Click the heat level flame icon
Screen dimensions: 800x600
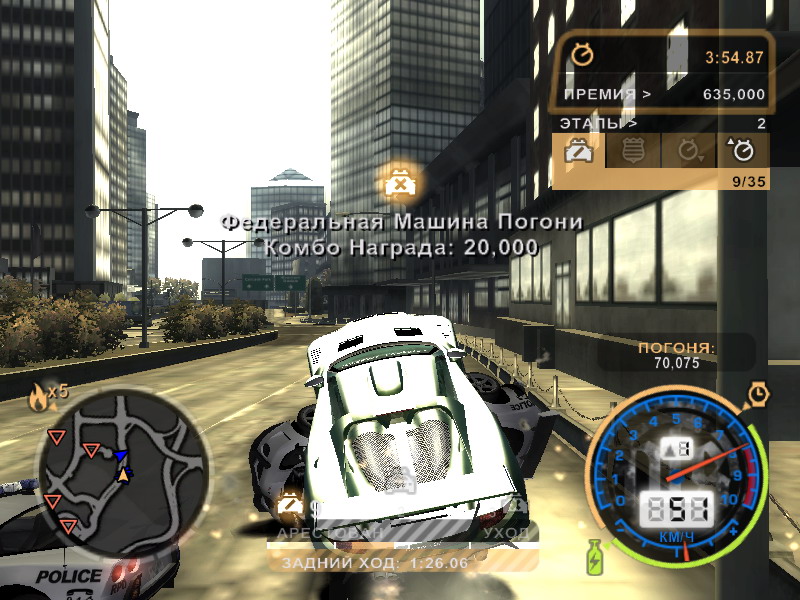coord(37,397)
